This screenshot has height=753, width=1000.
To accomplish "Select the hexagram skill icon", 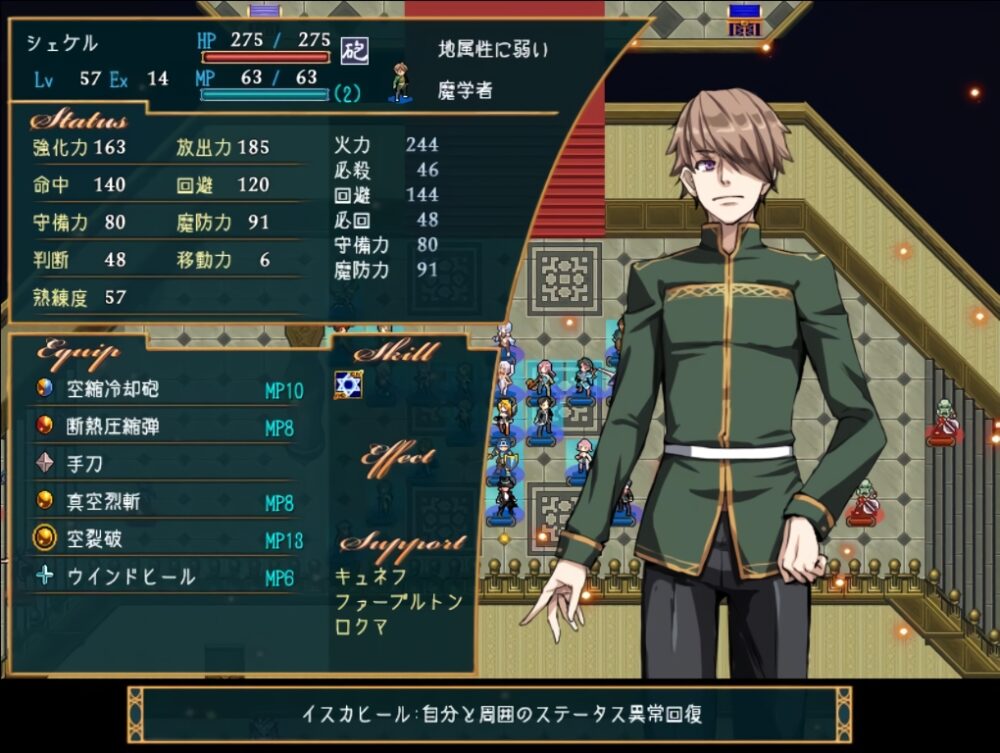I will (x=347, y=386).
